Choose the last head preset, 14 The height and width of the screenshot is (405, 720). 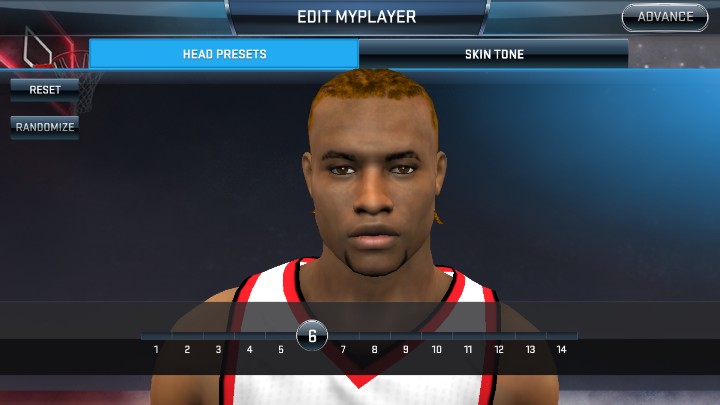561,349
